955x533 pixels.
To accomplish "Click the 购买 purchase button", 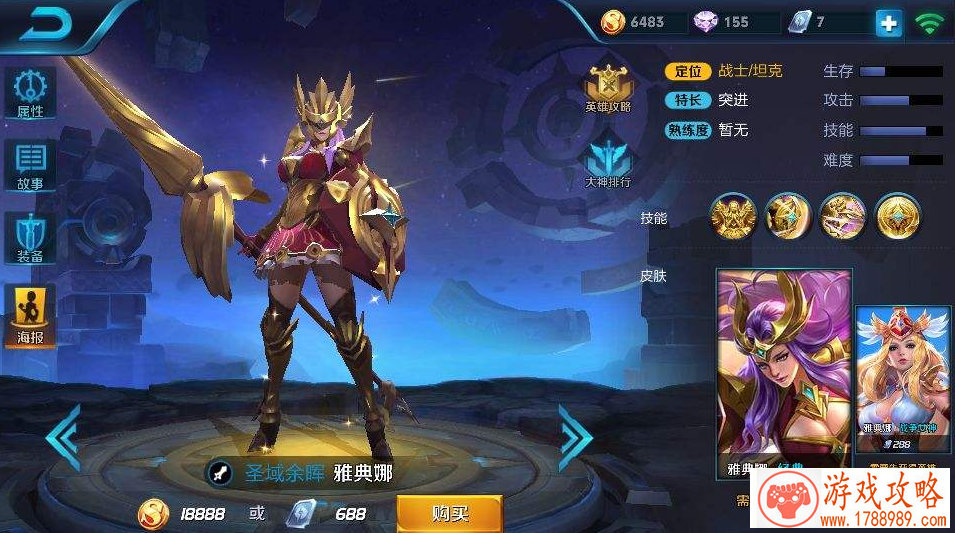I will (449, 514).
